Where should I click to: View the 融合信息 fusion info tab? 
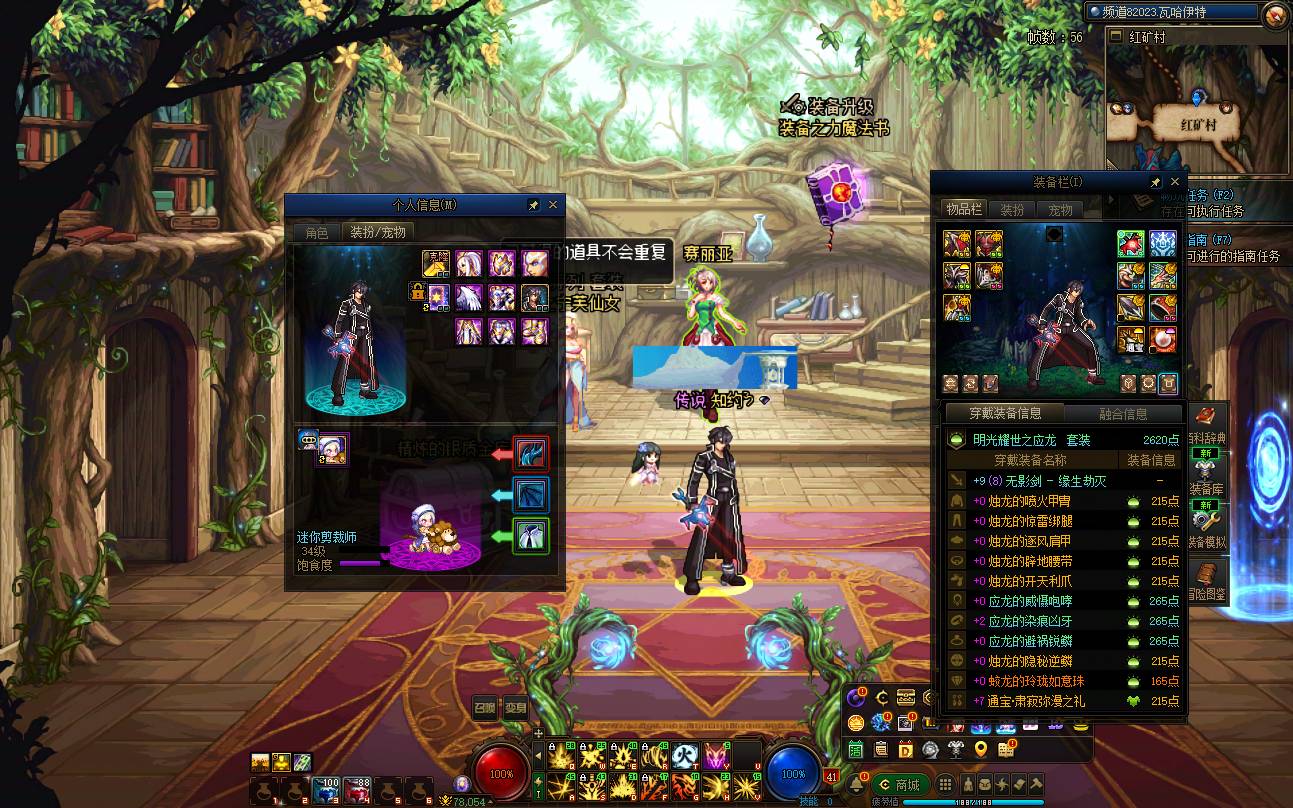(x=1122, y=414)
